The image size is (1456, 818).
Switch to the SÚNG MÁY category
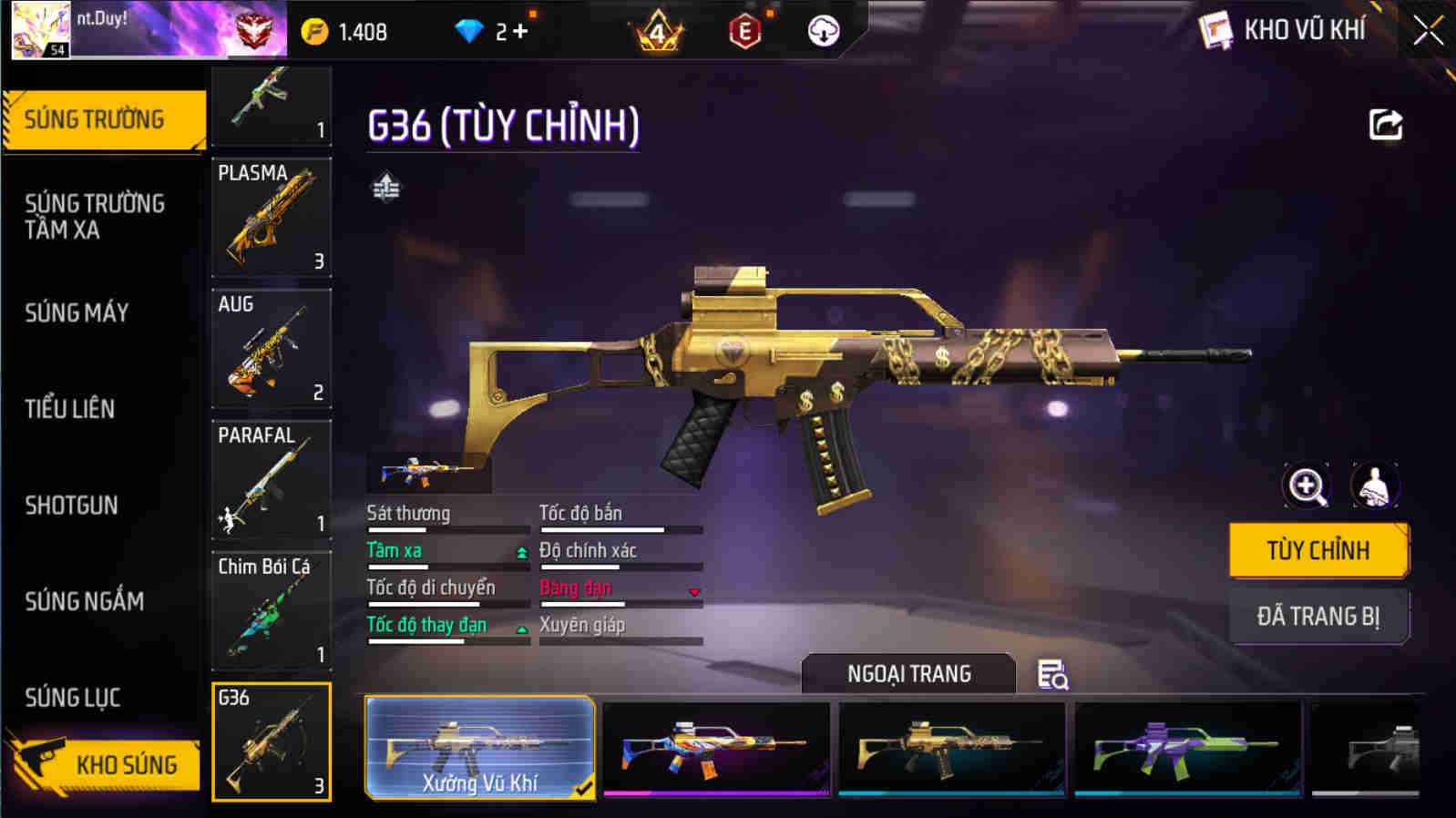(77, 312)
